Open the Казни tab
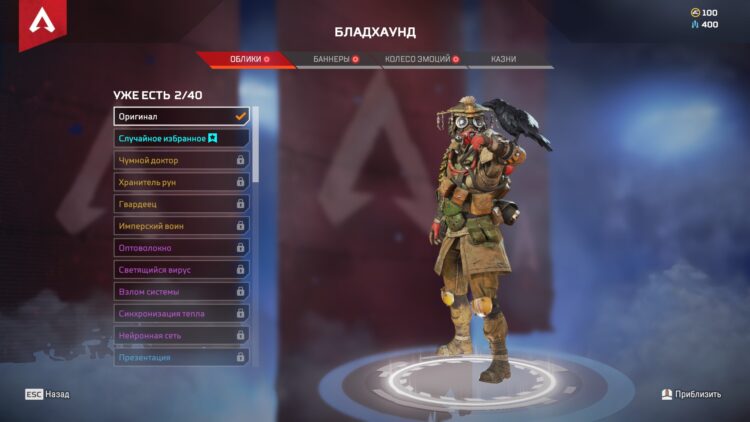Viewport: 750px width, 422px height. tap(503, 60)
